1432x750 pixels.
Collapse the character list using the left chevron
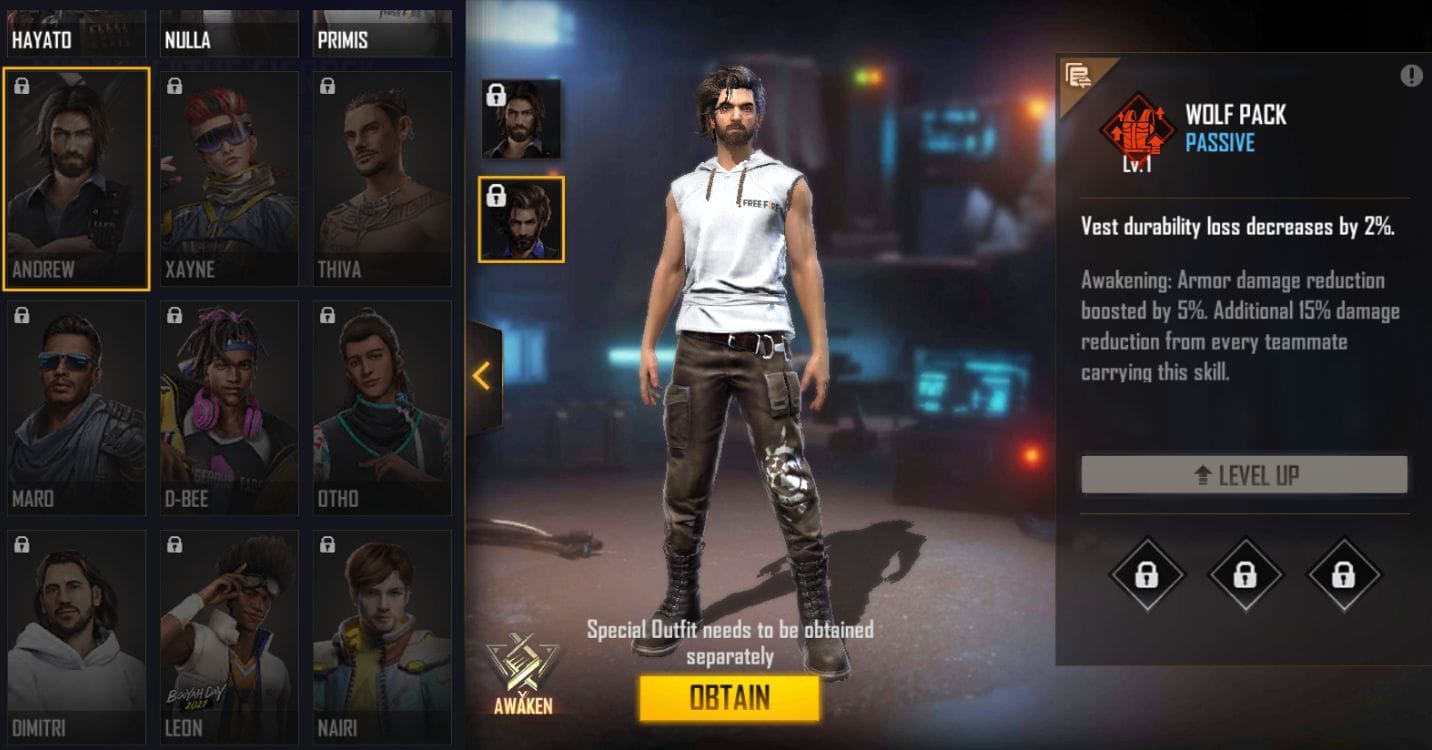tap(483, 376)
